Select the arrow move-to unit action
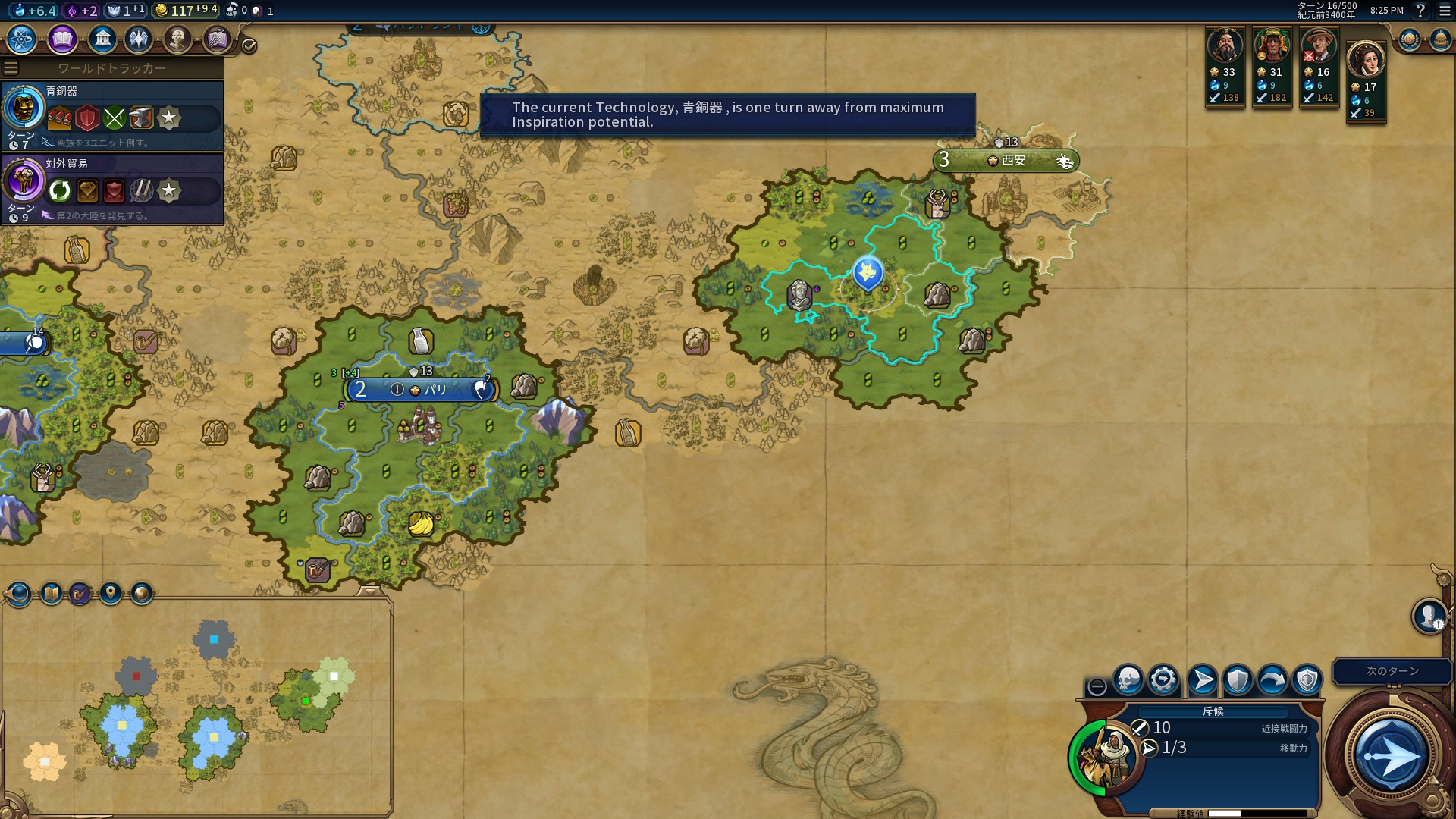 [x=1202, y=679]
